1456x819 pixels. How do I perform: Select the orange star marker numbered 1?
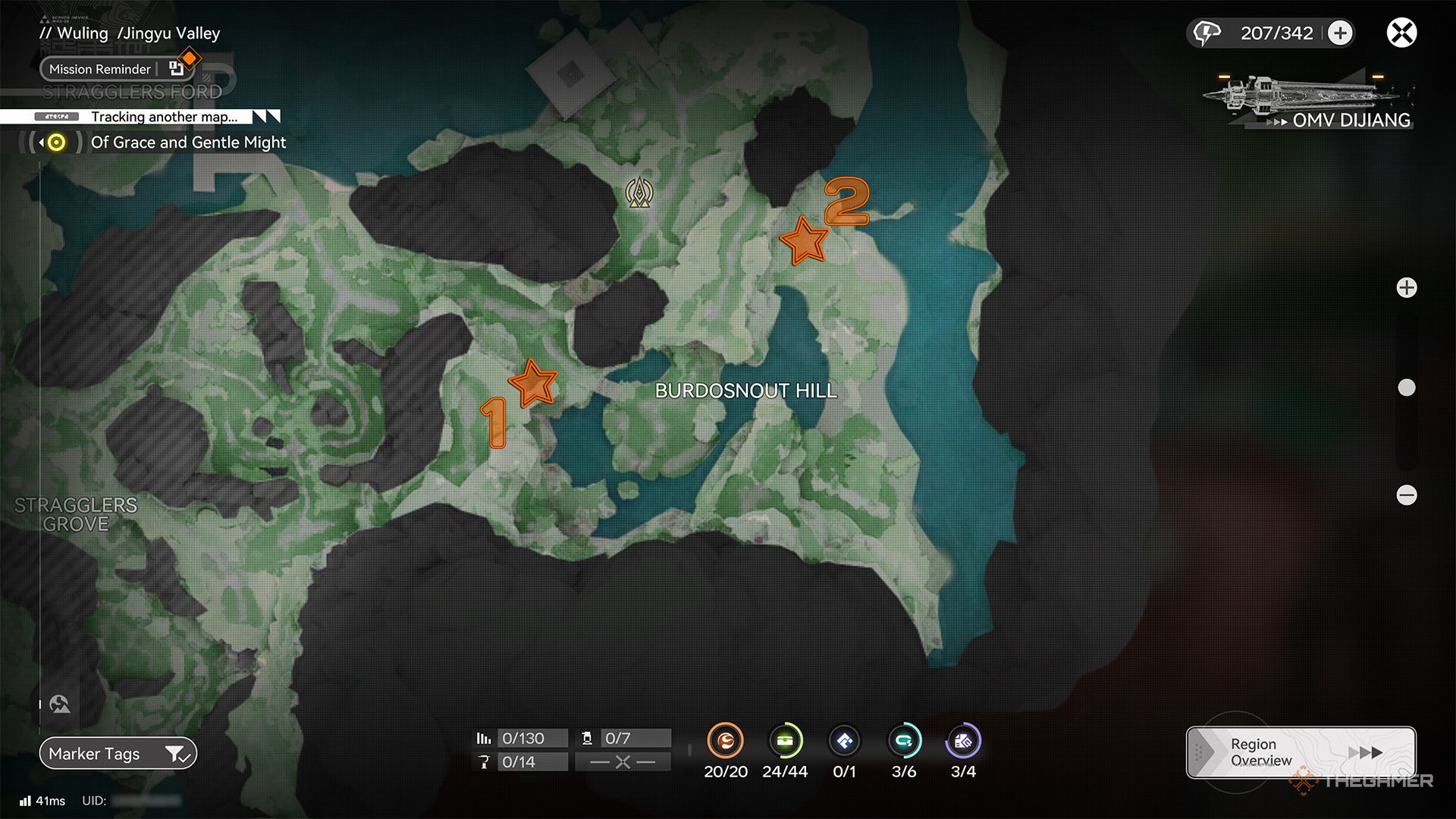[532, 383]
